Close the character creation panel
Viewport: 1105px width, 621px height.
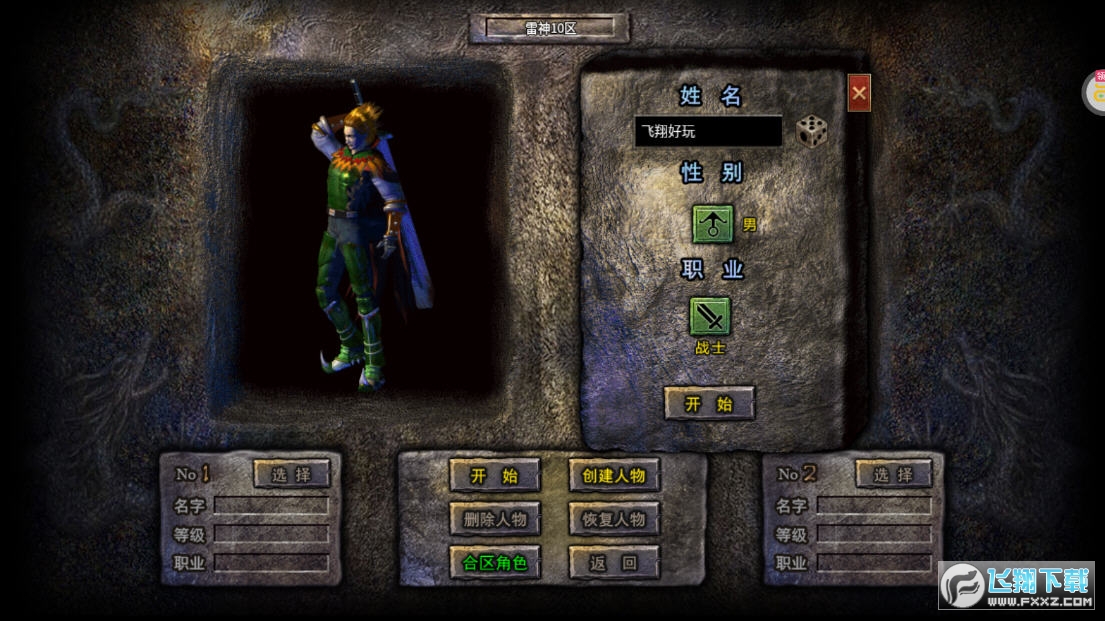pos(859,94)
